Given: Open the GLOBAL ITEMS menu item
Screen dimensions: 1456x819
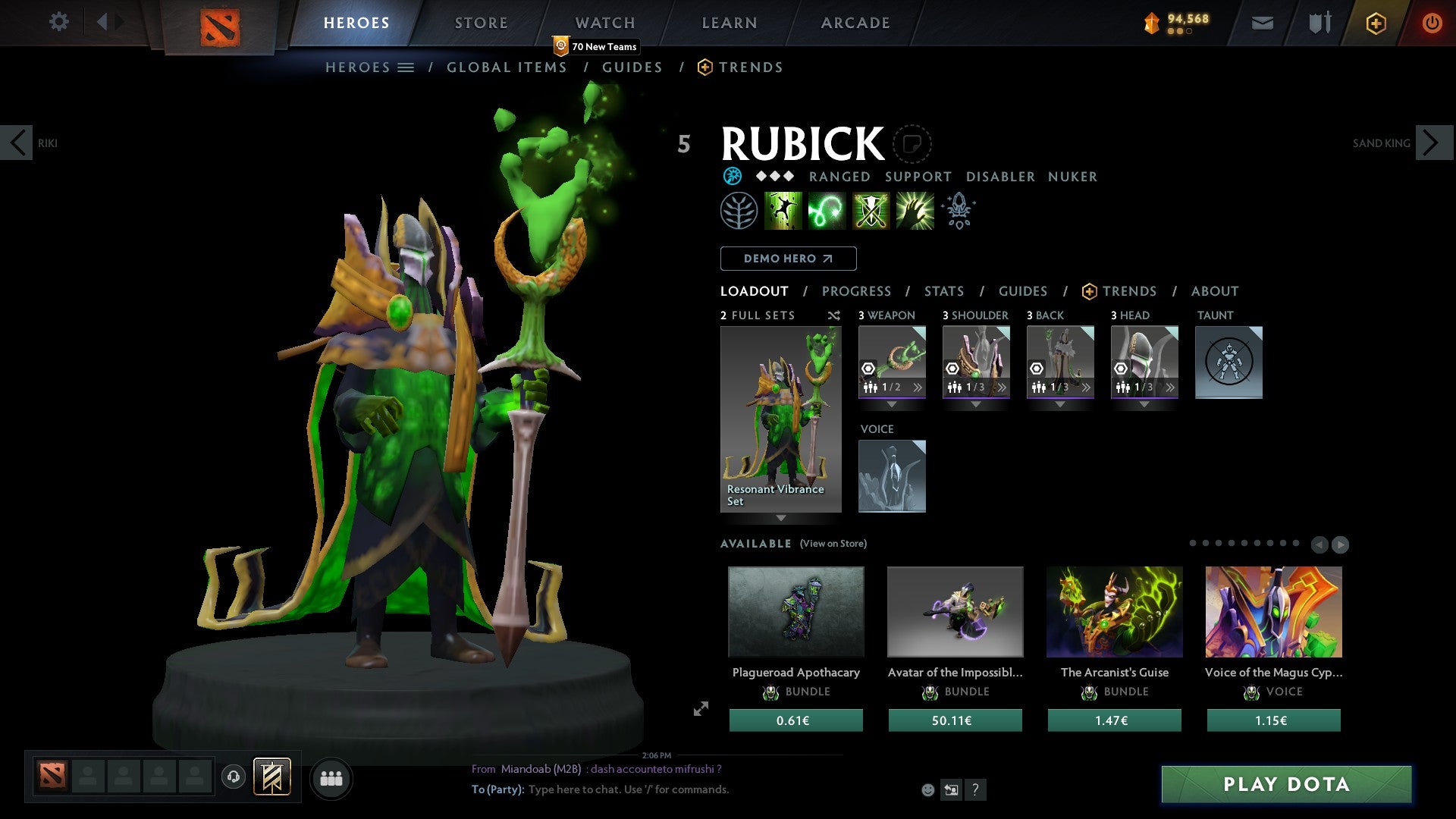Looking at the screenshot, I should [507, 67].
